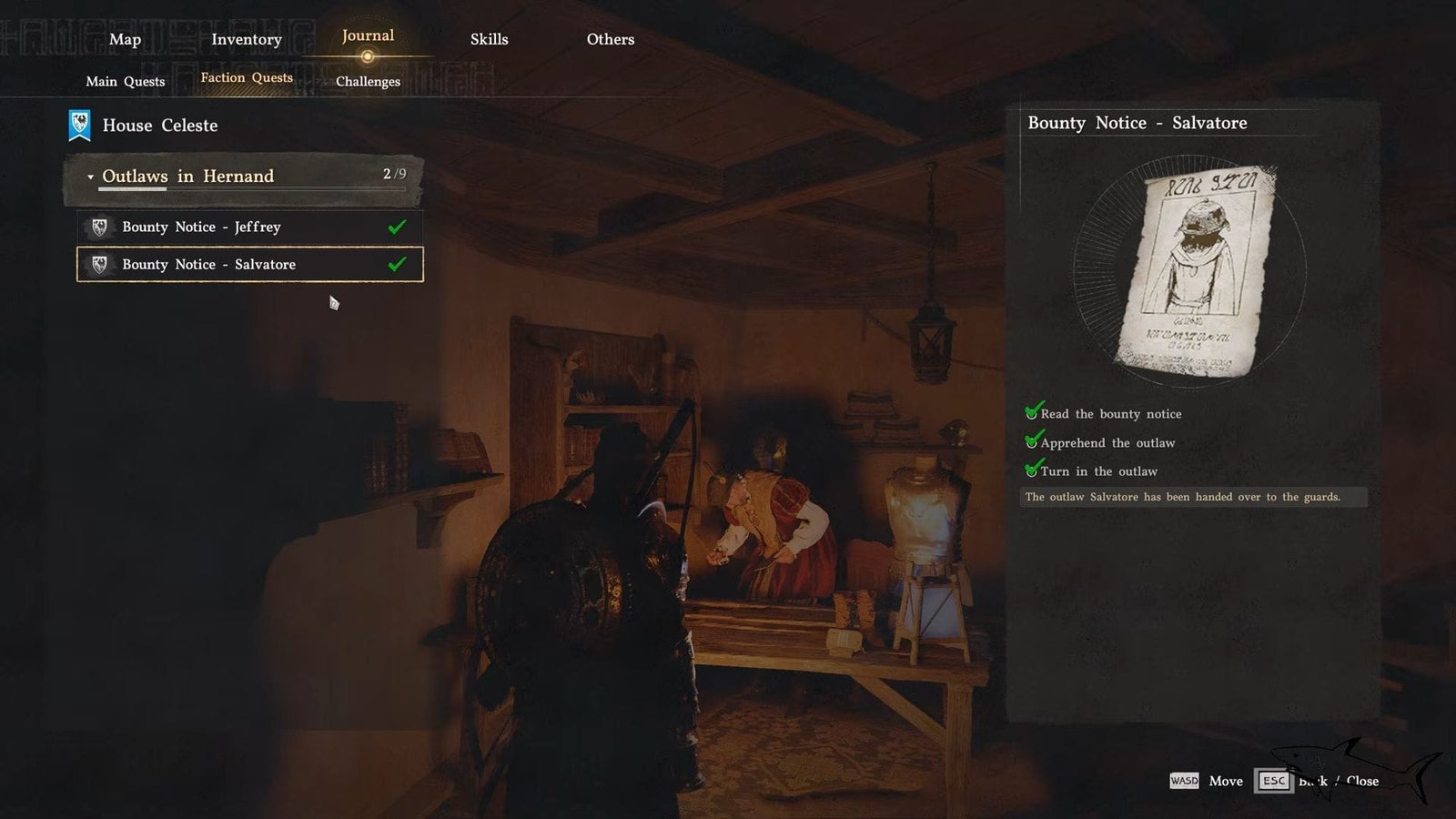
Task: Click the Salvatore handover status message
Action: point(1183,497)
